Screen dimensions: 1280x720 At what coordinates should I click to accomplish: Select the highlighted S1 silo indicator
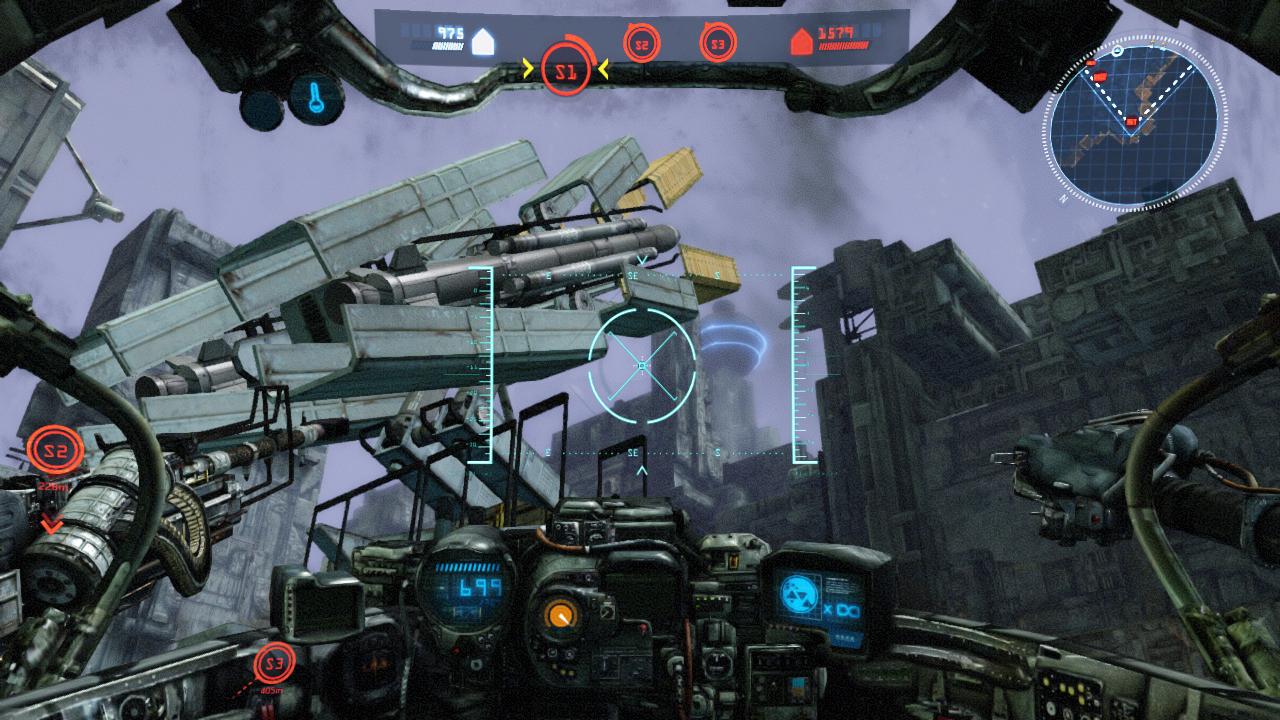point(566,70)
